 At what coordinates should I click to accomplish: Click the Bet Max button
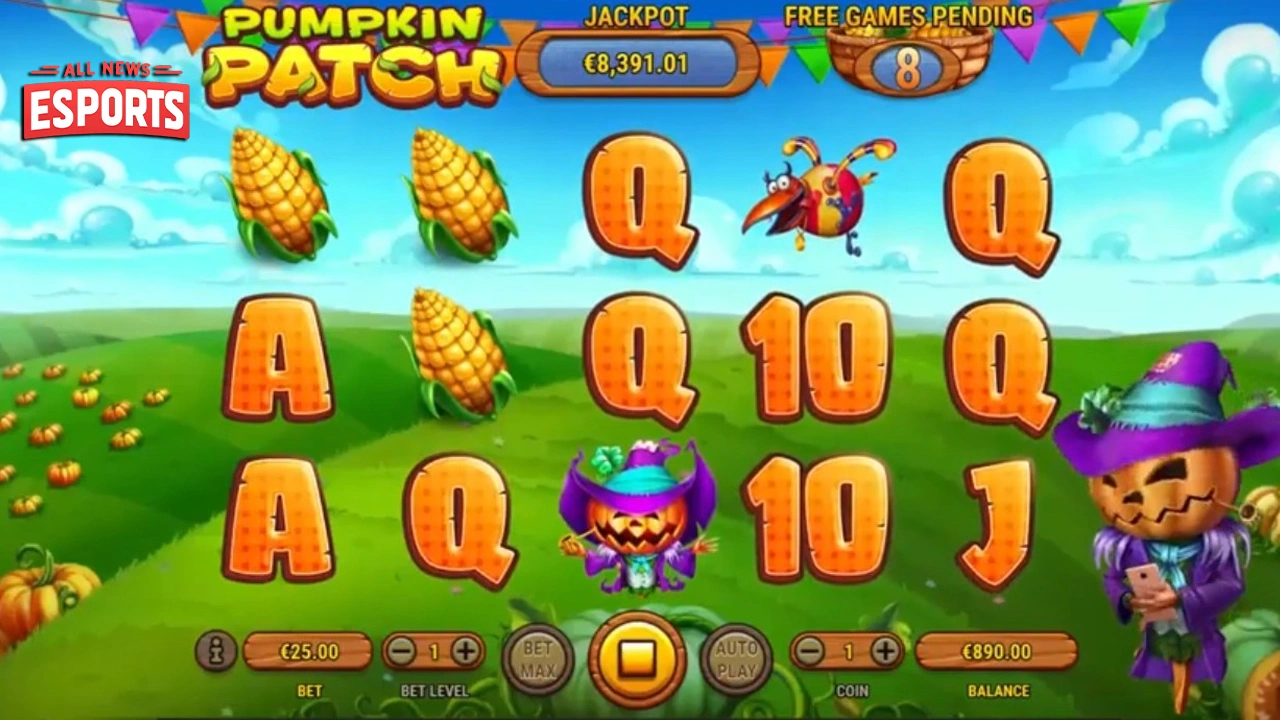click(x=540, y=660)
